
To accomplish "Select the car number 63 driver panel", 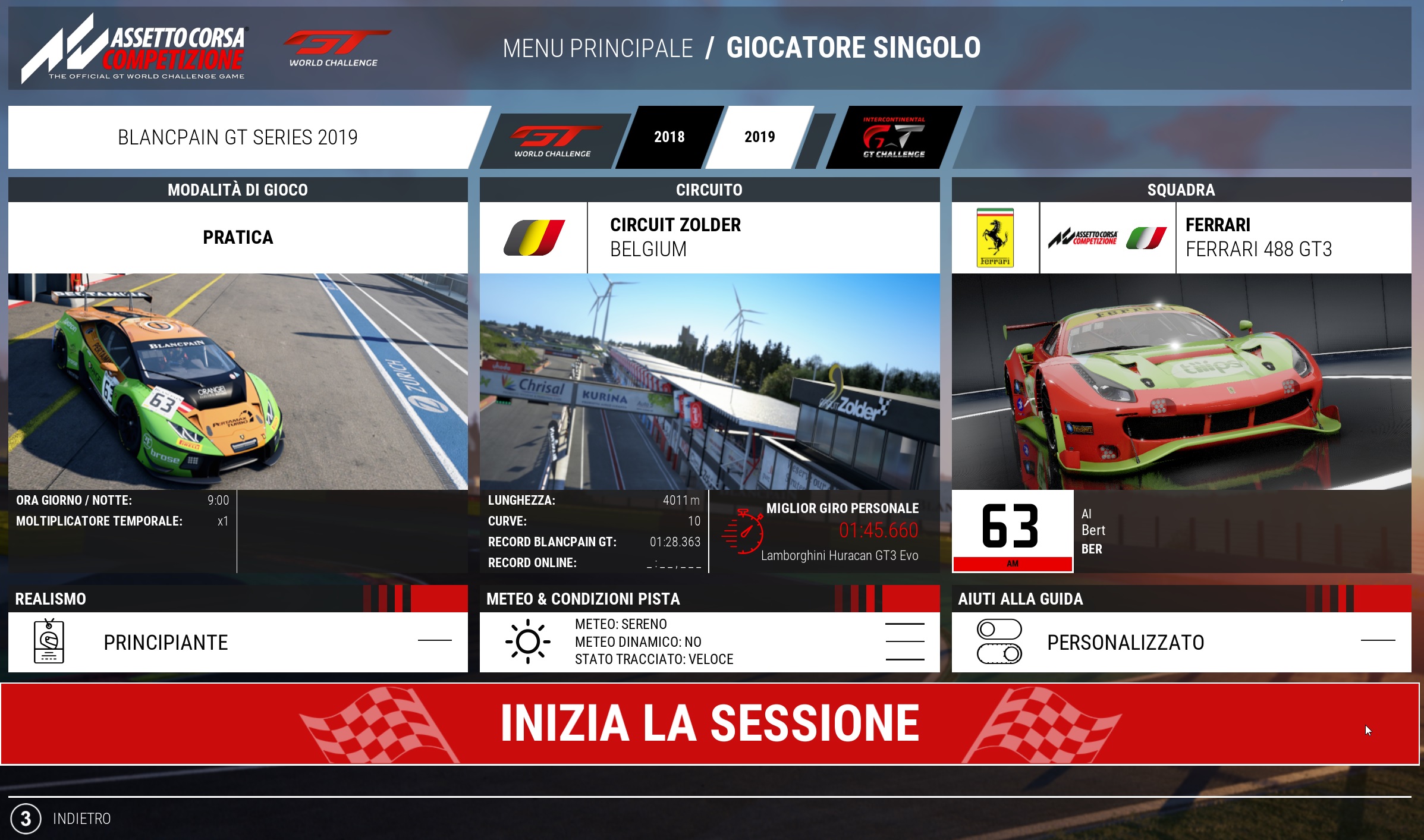I will pos(1181,531).
